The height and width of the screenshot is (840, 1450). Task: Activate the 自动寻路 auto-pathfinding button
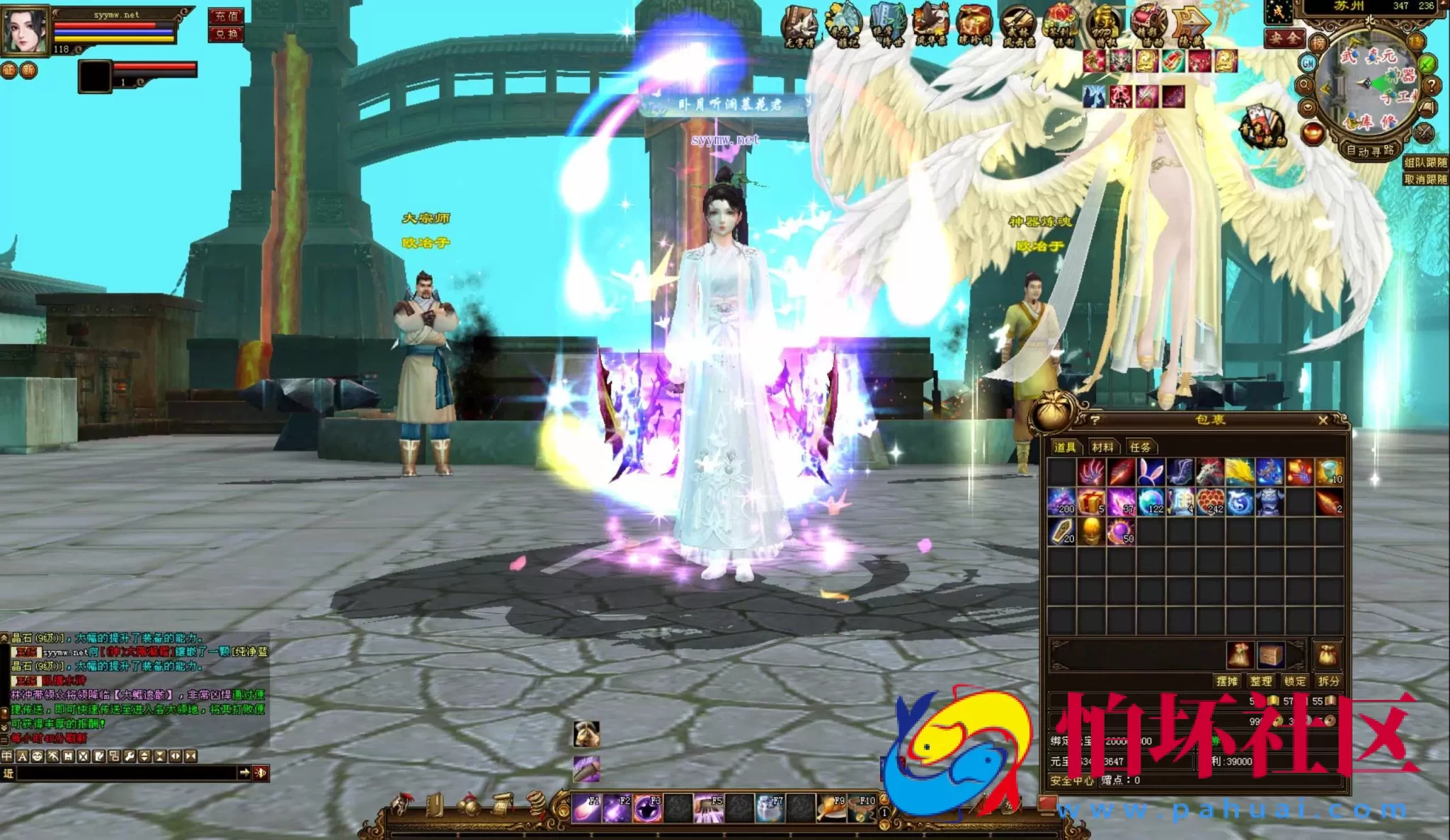pyautogui.click(x=1369, y=151)
